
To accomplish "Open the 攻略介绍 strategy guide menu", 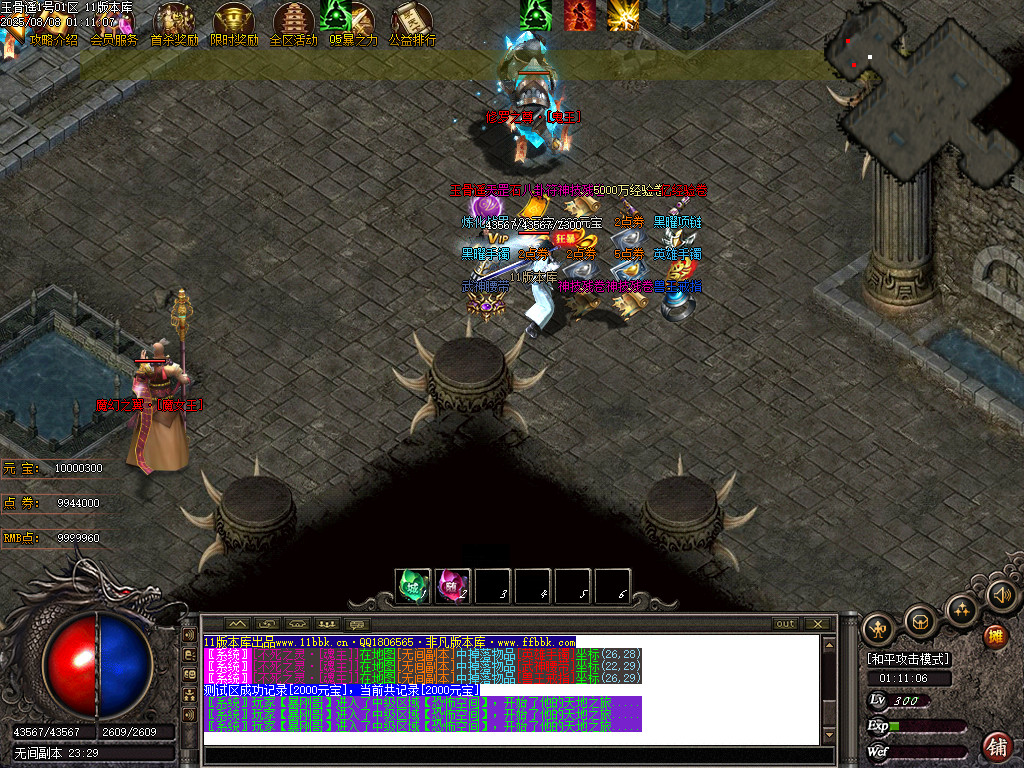I will [52, 40].
